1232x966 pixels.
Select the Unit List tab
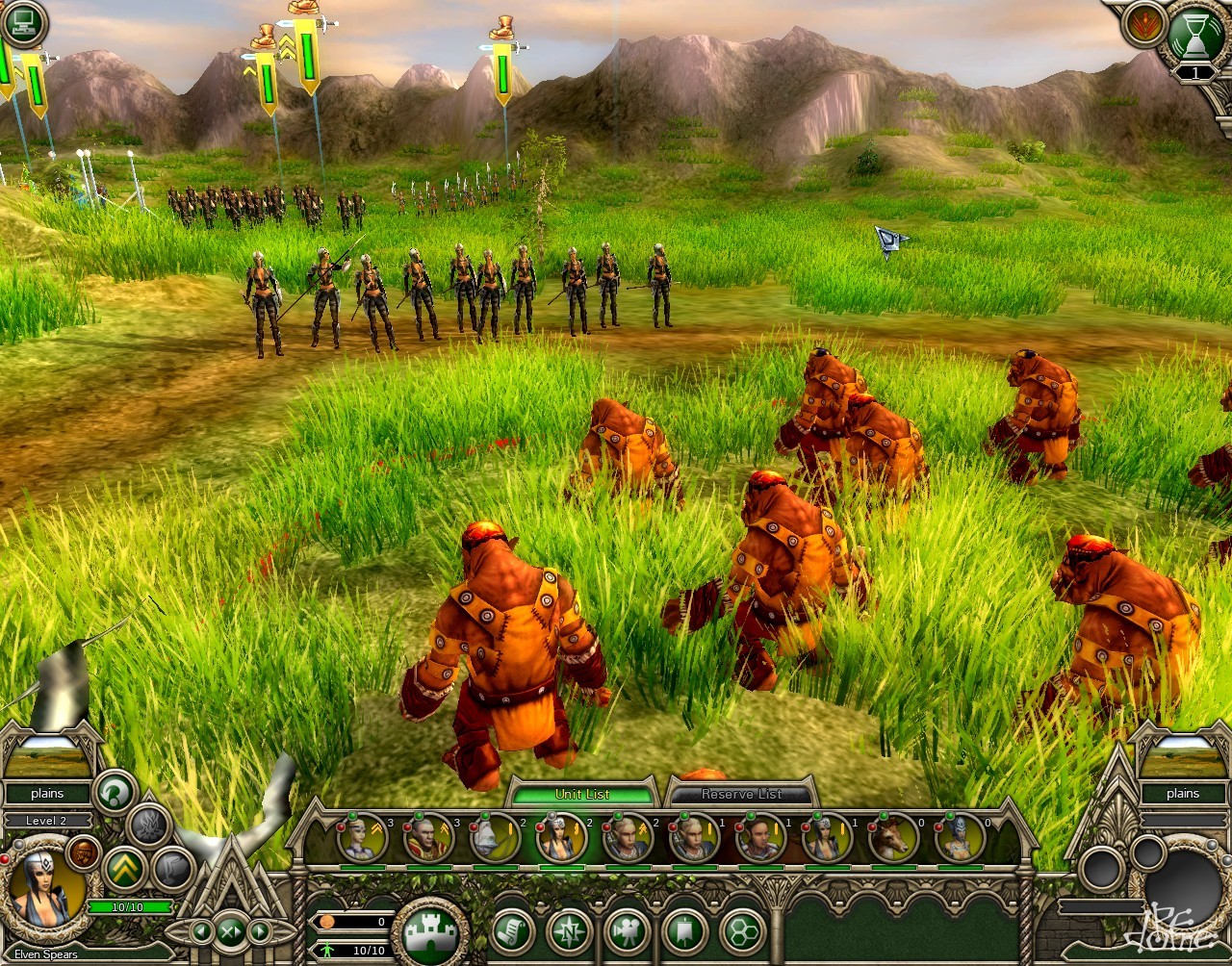tap(581, 794)
